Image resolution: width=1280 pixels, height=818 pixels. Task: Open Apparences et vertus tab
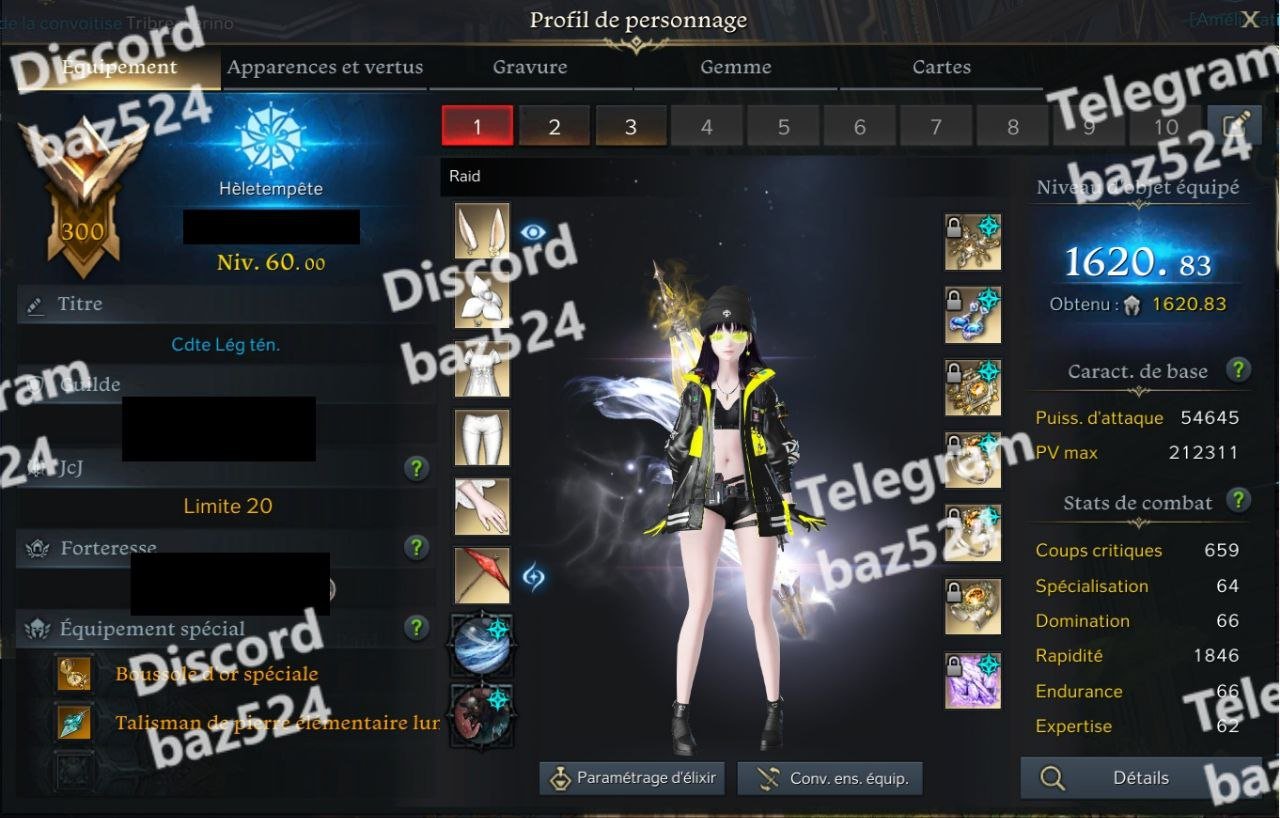pos(325,68)
